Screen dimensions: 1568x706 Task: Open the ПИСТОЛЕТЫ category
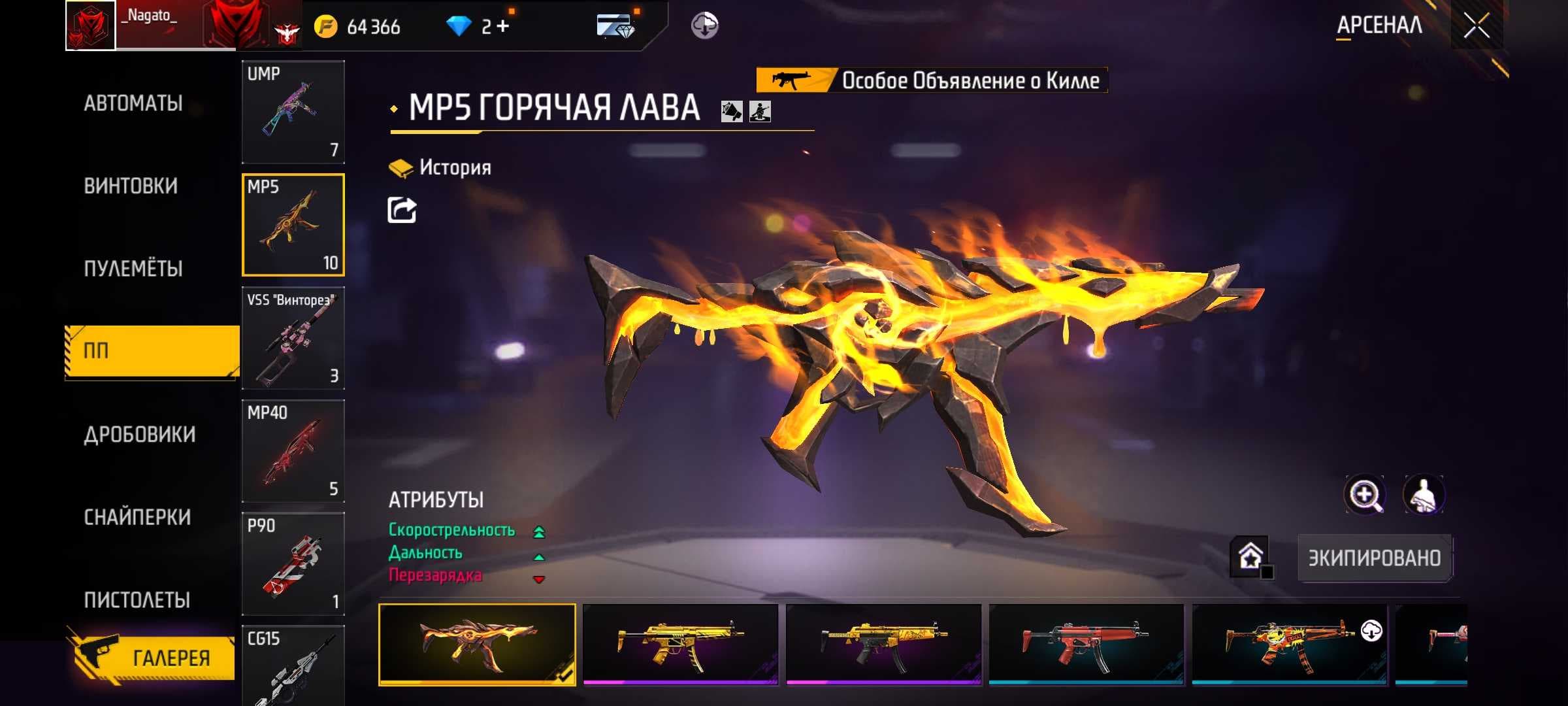click(x=137, y=600)
